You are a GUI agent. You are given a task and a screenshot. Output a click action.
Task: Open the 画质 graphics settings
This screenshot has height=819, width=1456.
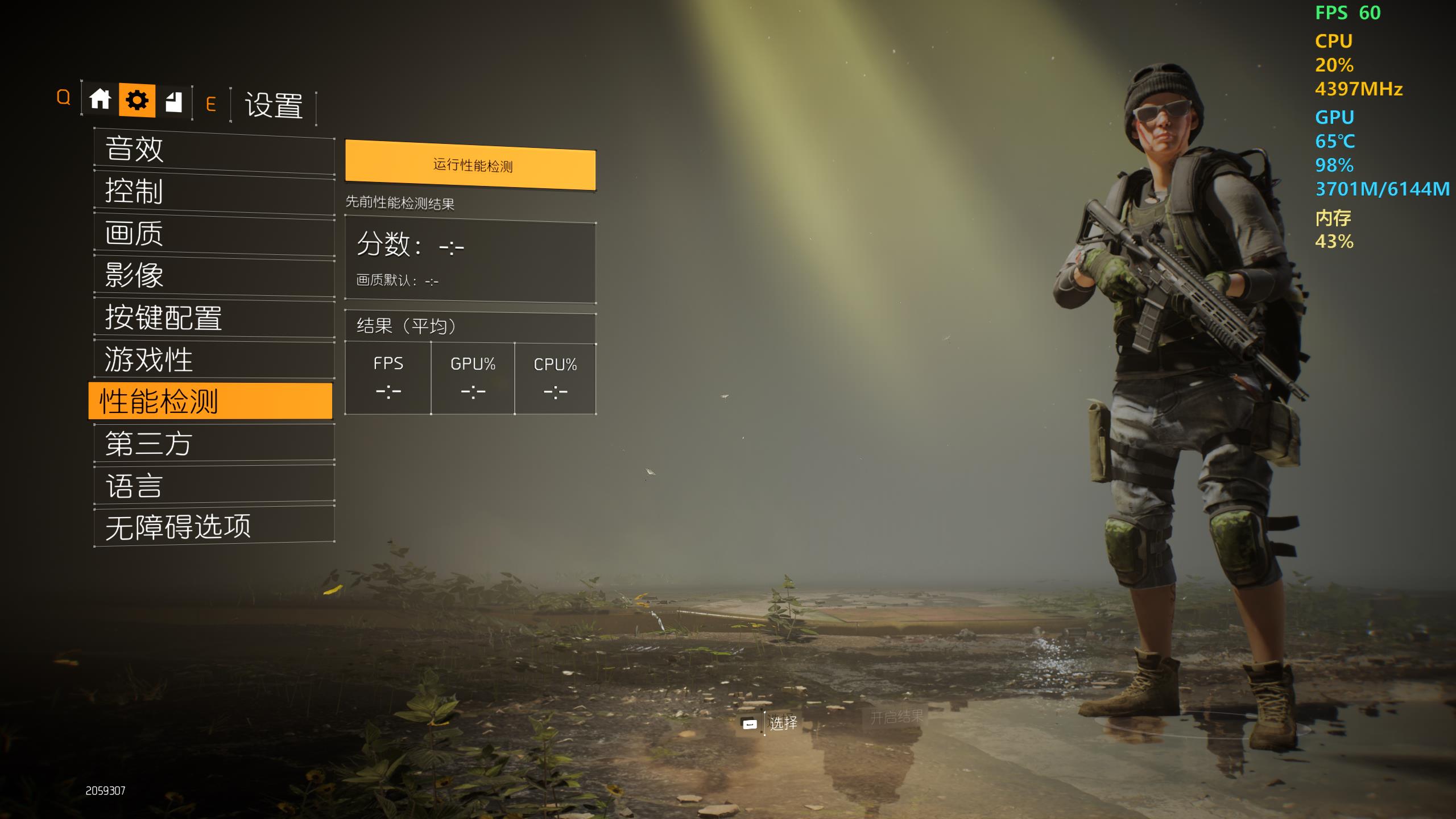(214, 234)
